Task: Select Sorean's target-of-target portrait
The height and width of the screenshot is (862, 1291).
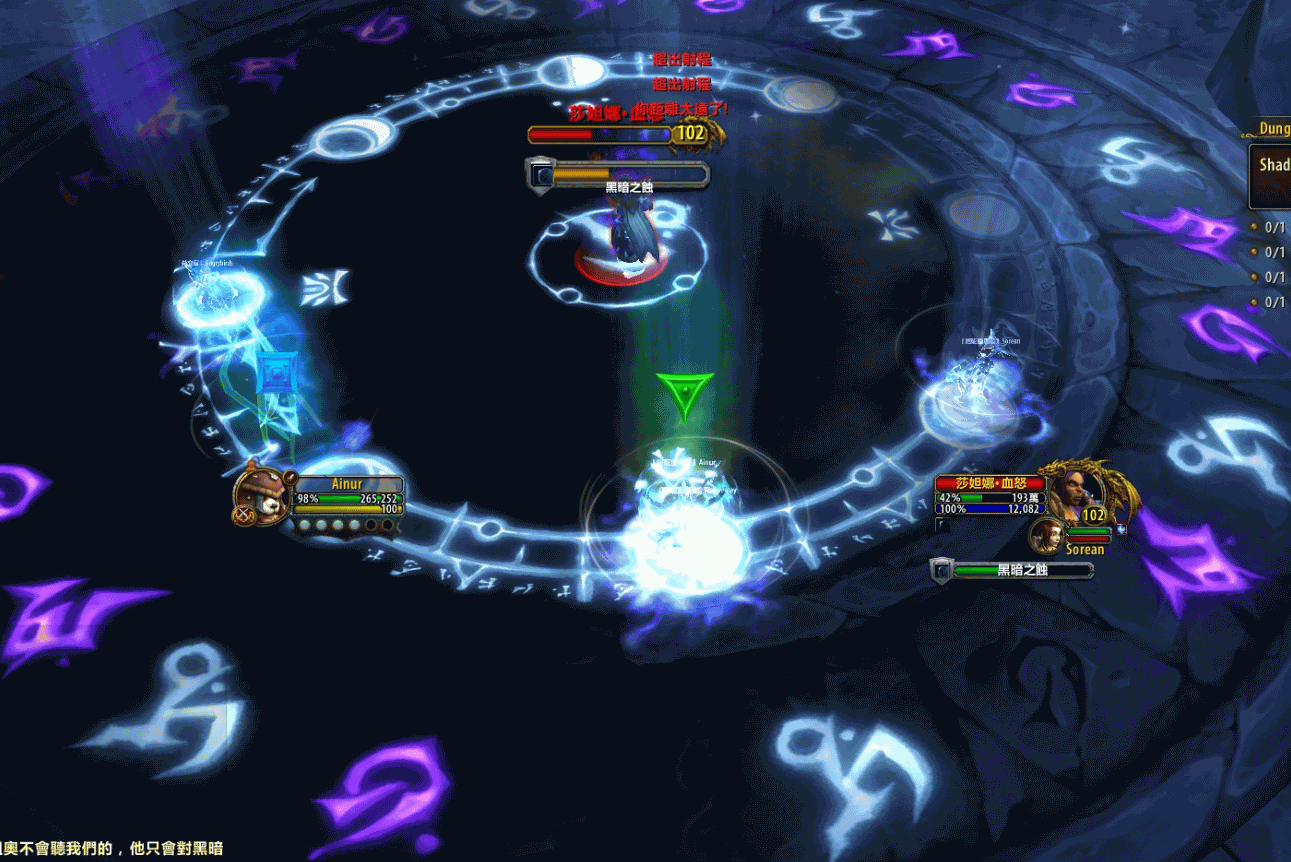Action: (1045, 534)
